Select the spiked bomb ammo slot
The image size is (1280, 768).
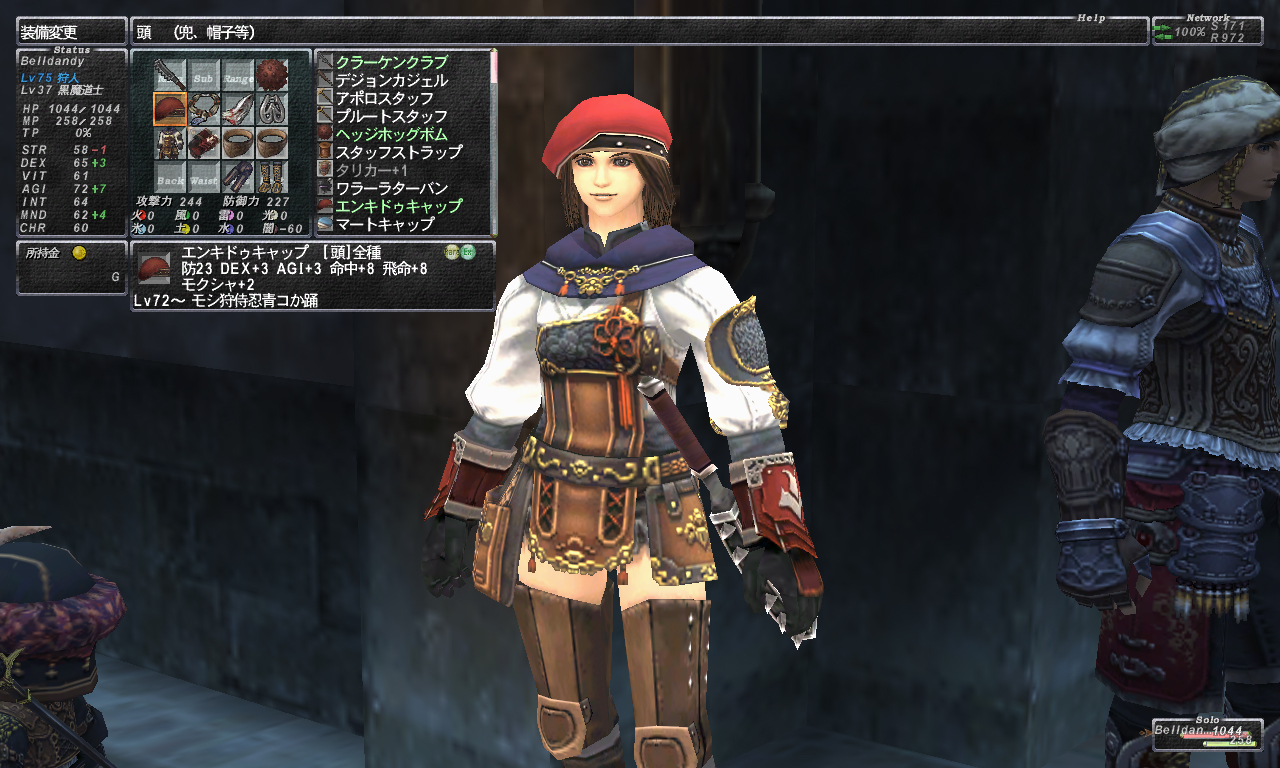pyautogui.click(x=272, y=74)
